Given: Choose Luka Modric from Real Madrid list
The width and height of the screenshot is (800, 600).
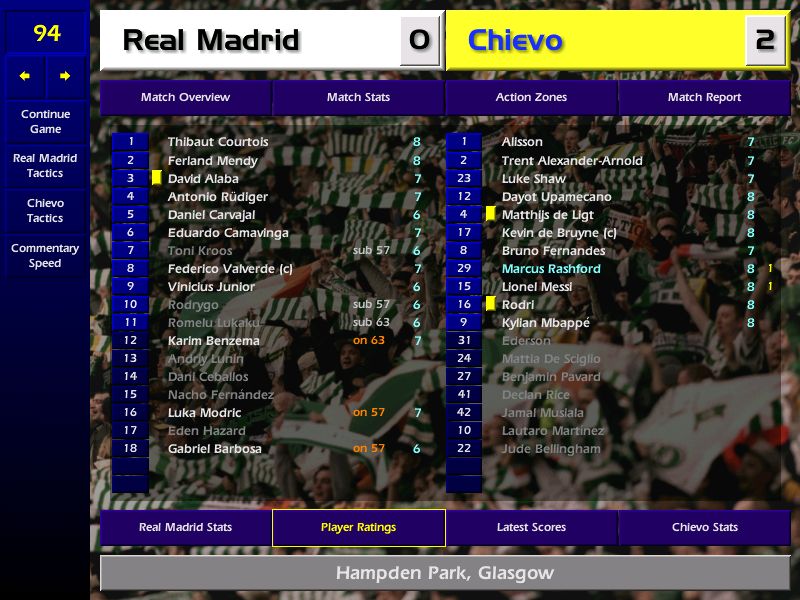Looking at the screenshot, I should coord(204,412).
